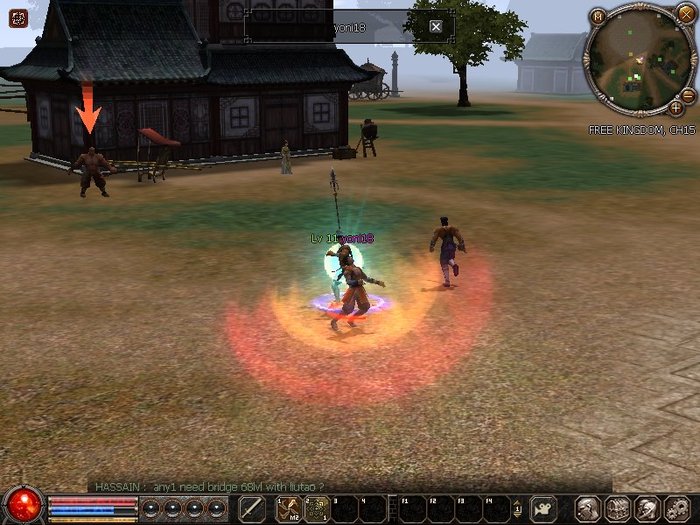The height and width of the screenshot is (525, 700).
Task: Activate the second skill quickslot icon
Action: click(x=317, y=508)
